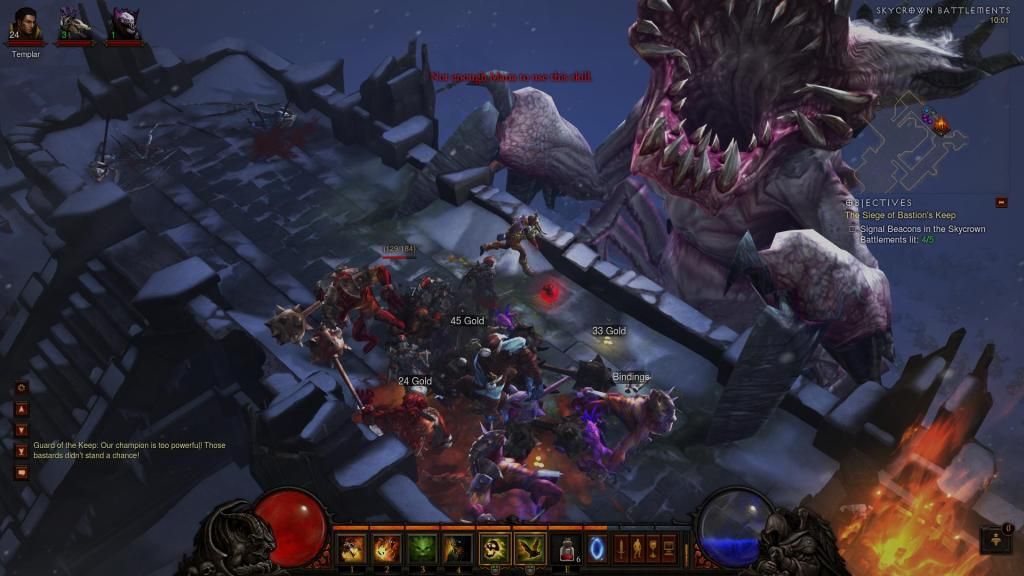
Task: Activate the first skill slot ability
Action: coord(351,547)
